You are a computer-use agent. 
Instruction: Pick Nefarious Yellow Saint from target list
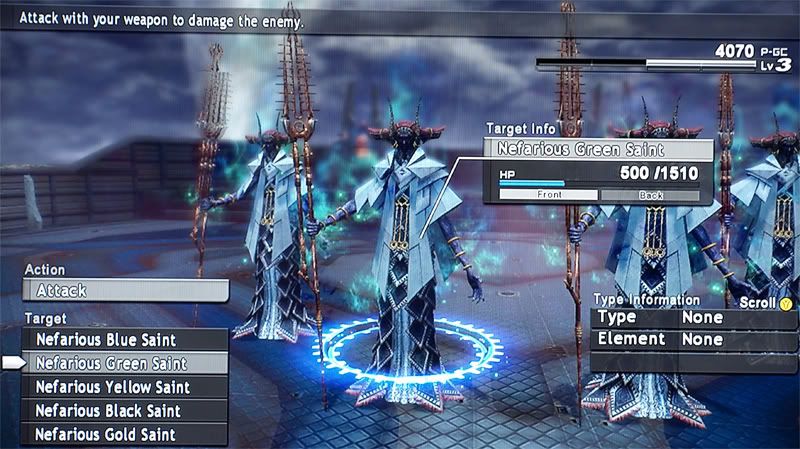point(124,387)
